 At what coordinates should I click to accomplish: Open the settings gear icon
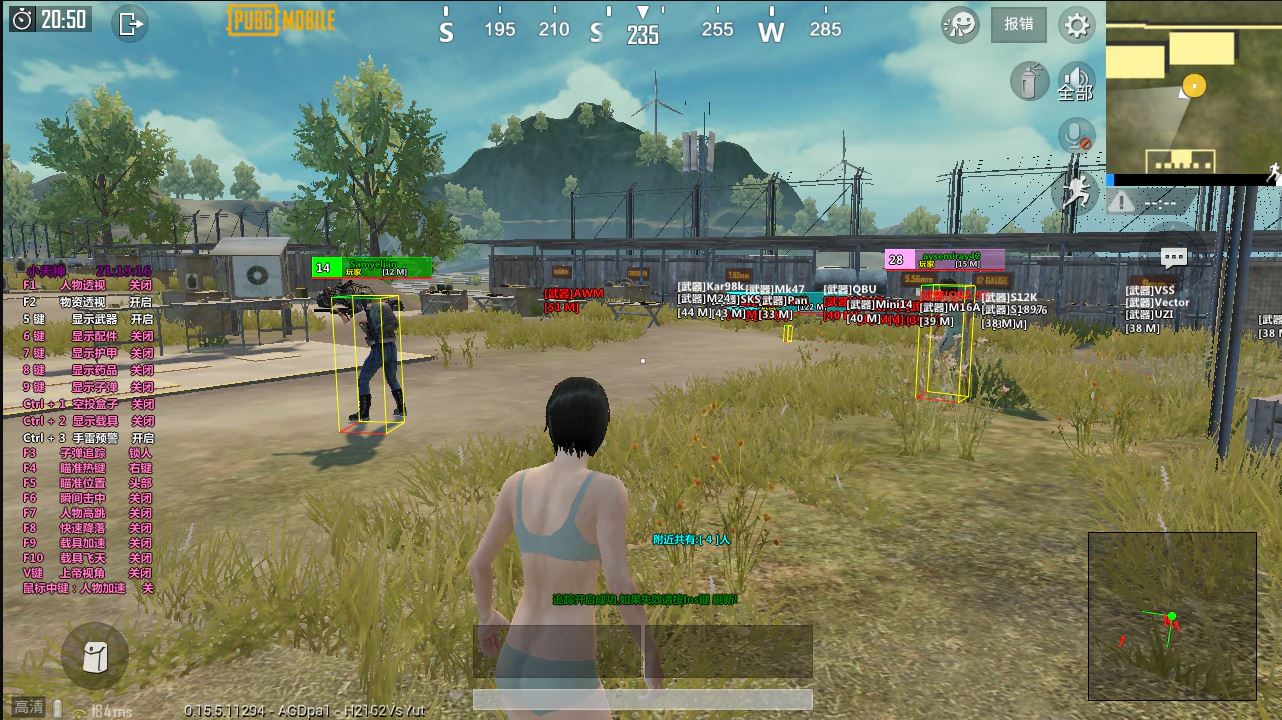1075,25
